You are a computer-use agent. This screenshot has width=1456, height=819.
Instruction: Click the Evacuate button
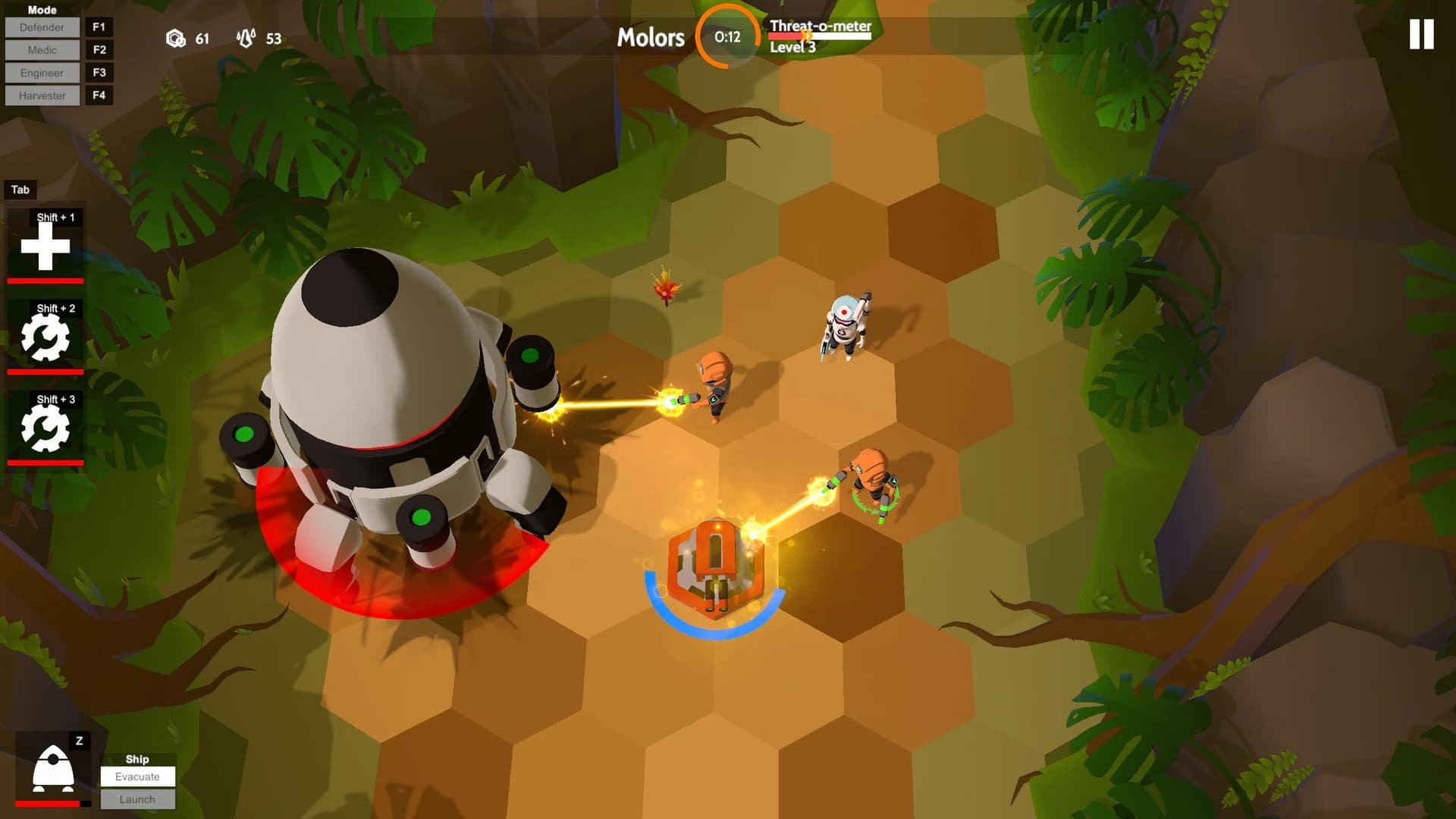click(x=138, y=777)
